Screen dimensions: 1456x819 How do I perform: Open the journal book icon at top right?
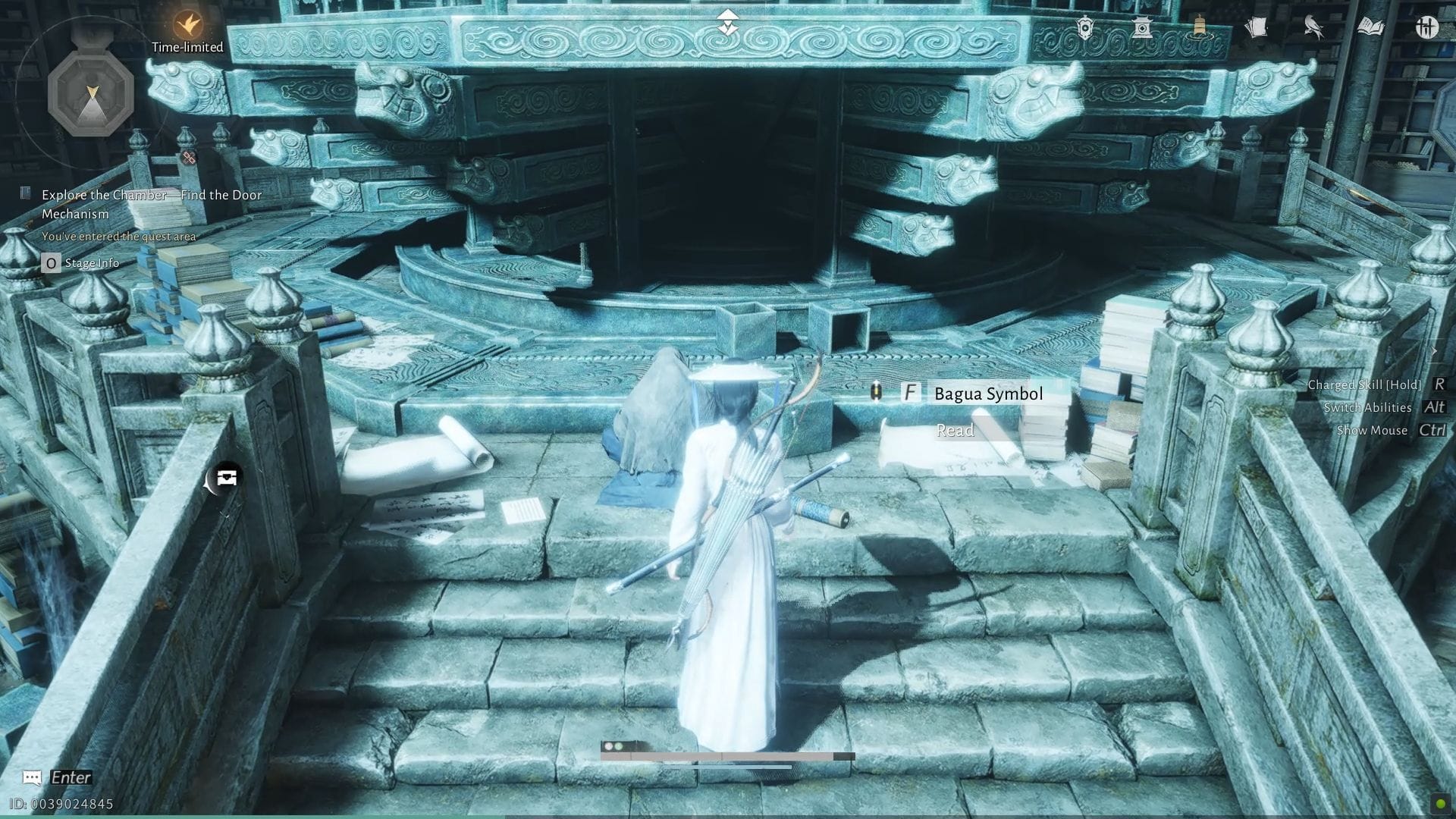tap(1370, 25)
